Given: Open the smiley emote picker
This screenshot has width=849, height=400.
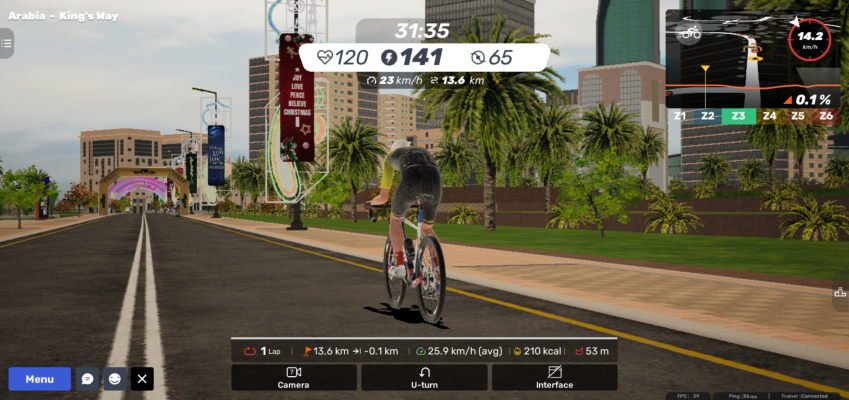Looking at the screenshot, I should 115,379.
